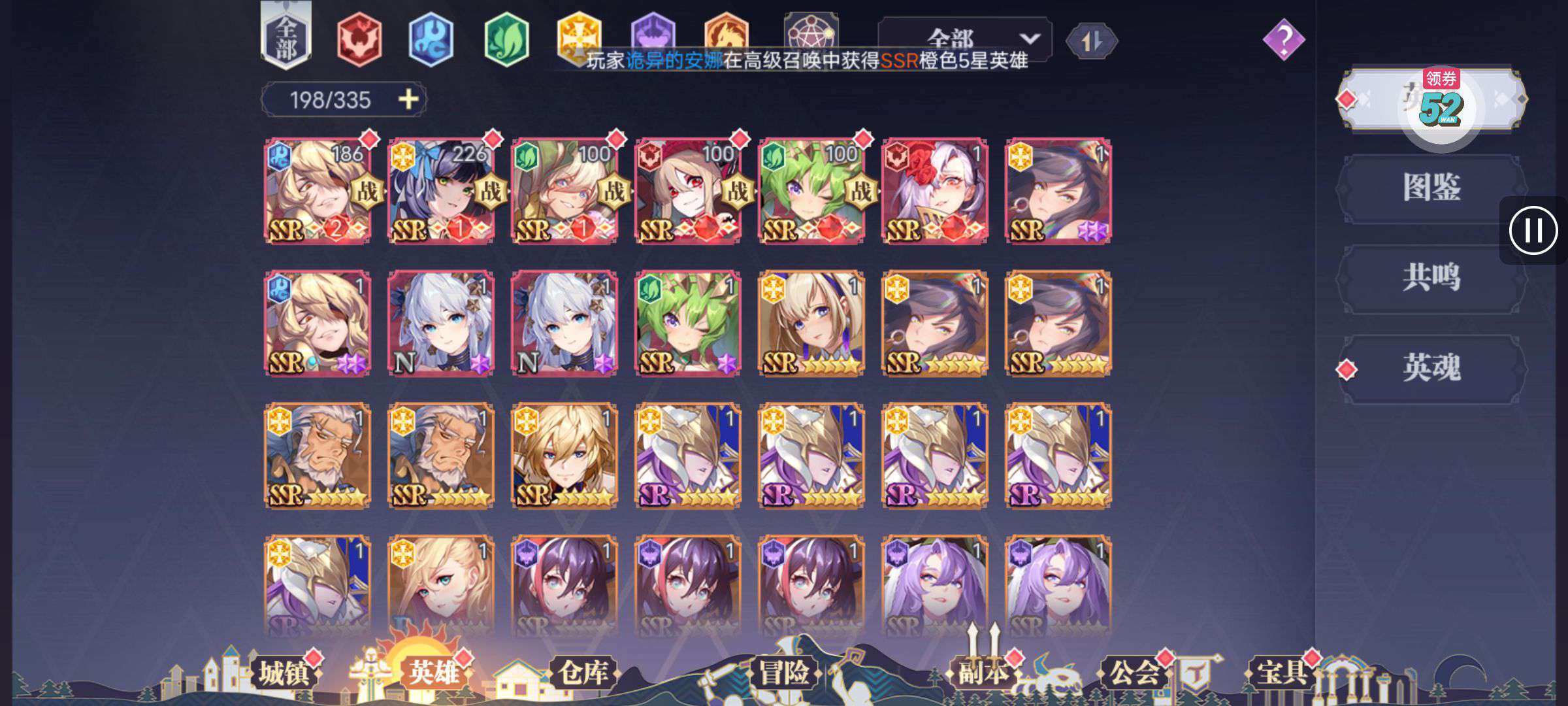Click the 共鸣 button on the right sidebar
Screen dimensions: 1568x706
[x=1431, y=275]
